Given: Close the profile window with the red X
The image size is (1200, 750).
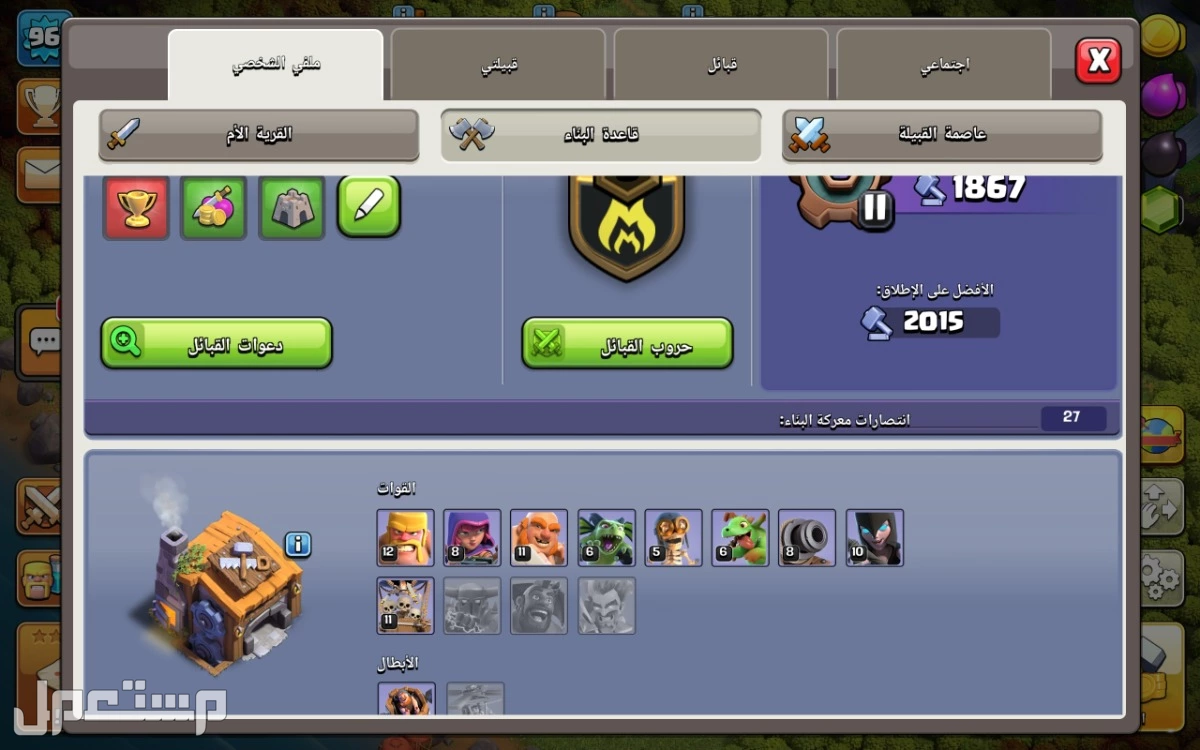Looking at the screenshot, I should (1098, 62).
